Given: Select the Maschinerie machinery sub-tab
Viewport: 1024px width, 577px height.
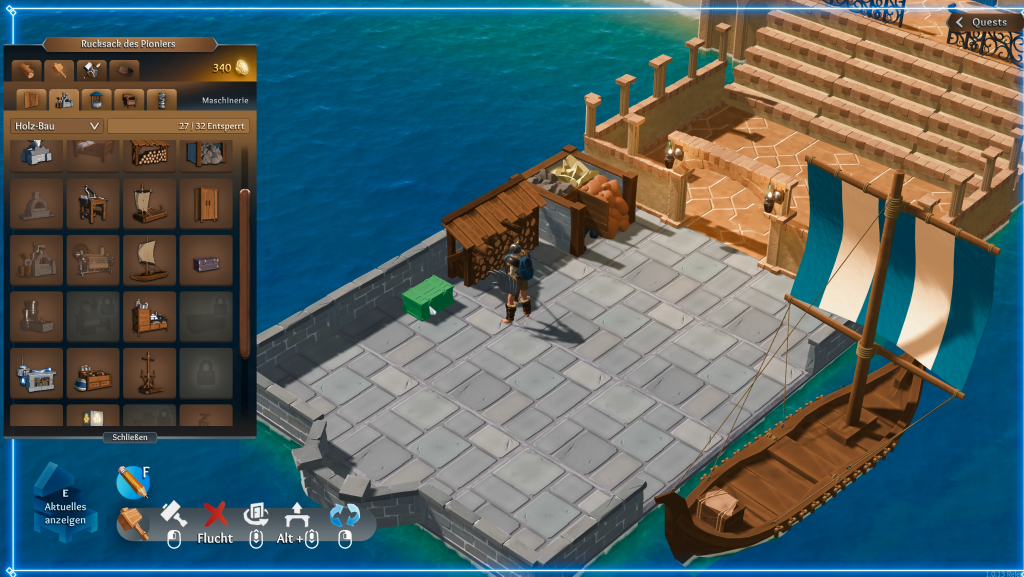Looking at the screenshot, I should point(65,100).
